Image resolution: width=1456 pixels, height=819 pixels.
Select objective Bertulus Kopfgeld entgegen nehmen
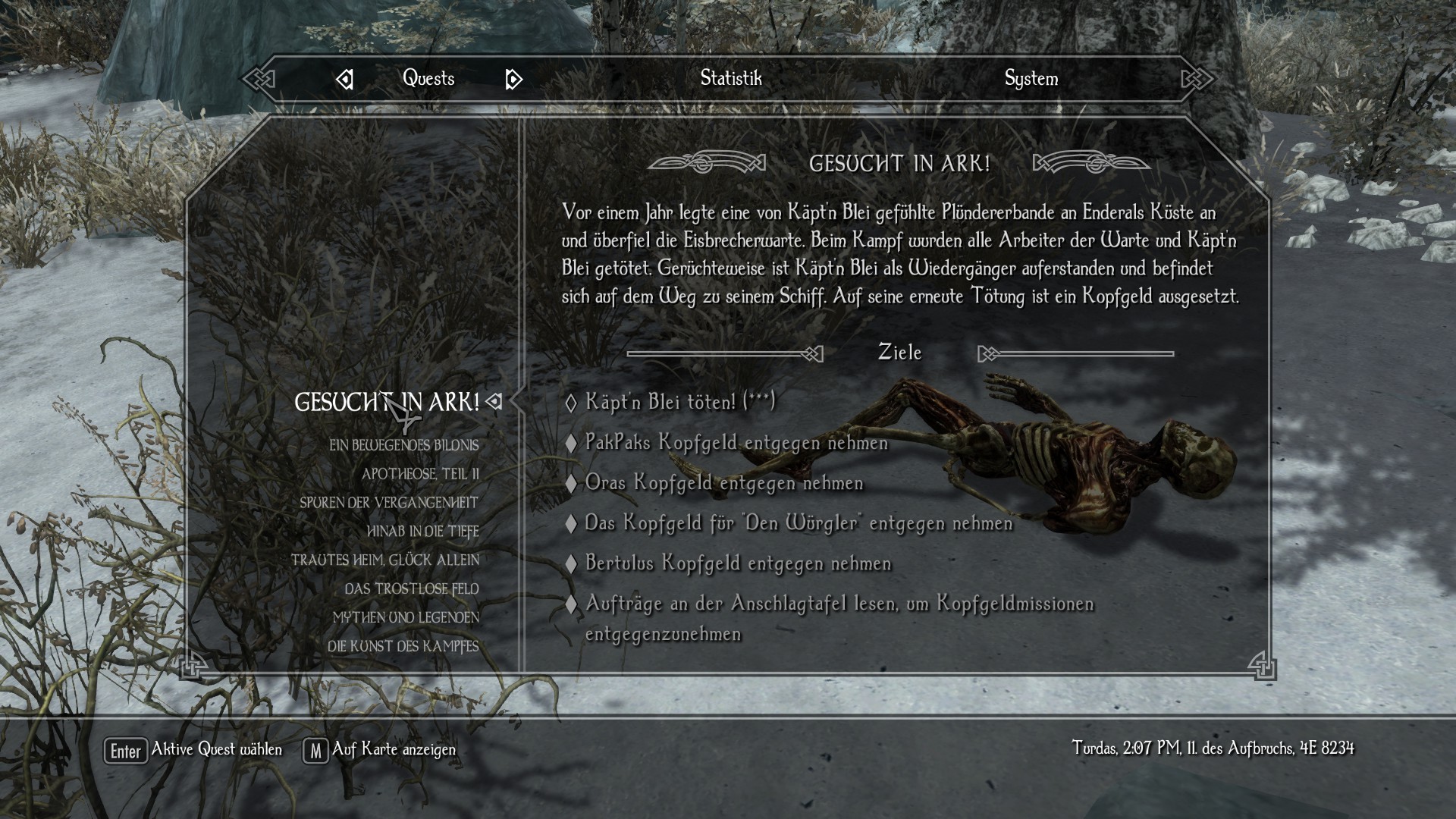738,563
